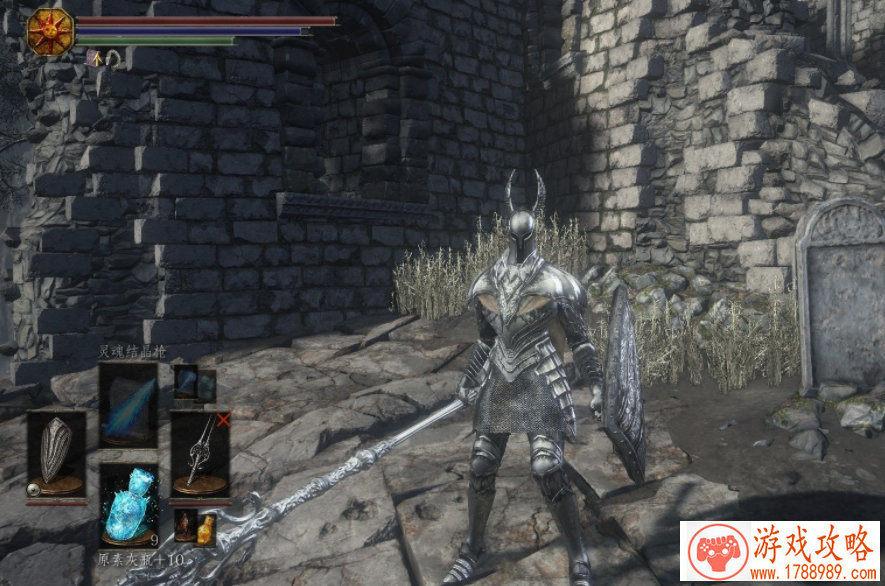Click the left-hand shield equipment slot
The height and width of the screenshot is (586, 885).
click(x=56, y=453)
